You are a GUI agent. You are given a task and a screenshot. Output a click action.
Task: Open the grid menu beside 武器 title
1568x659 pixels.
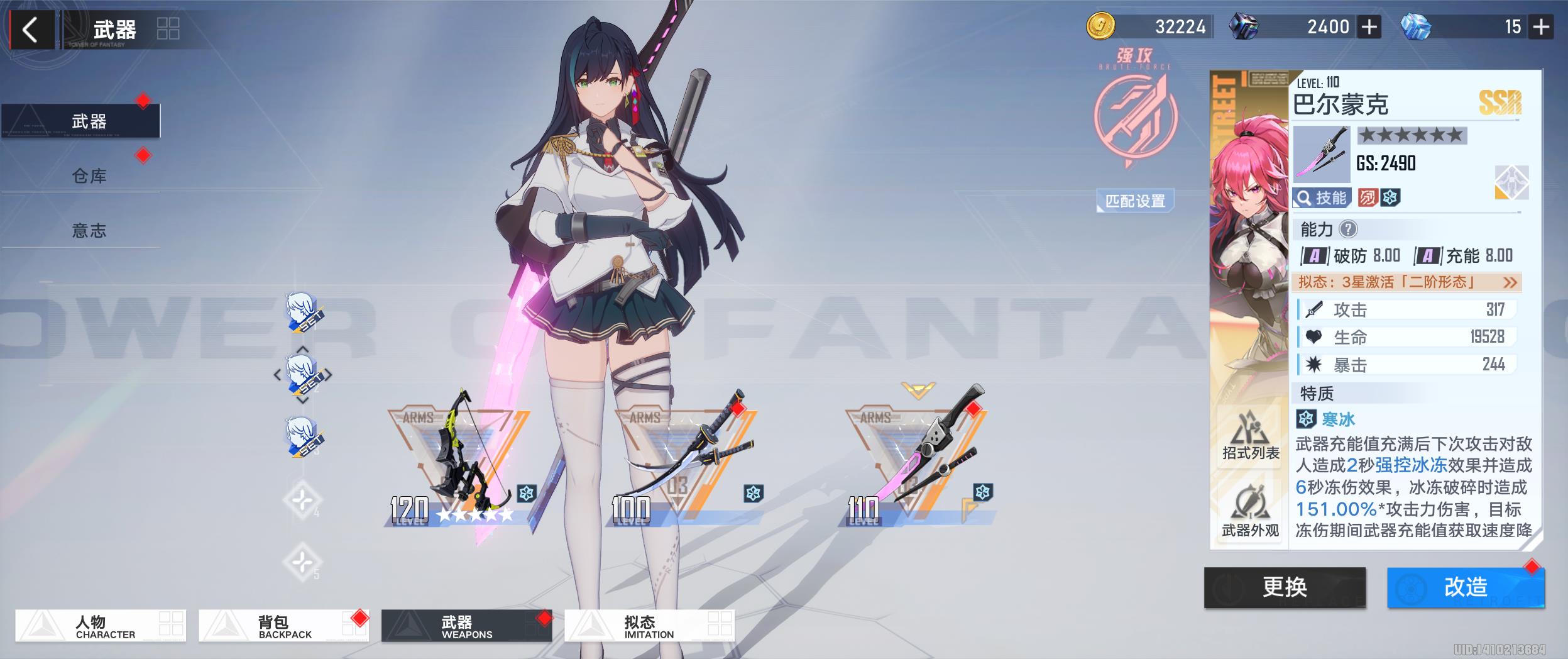(x=168, y=29)
